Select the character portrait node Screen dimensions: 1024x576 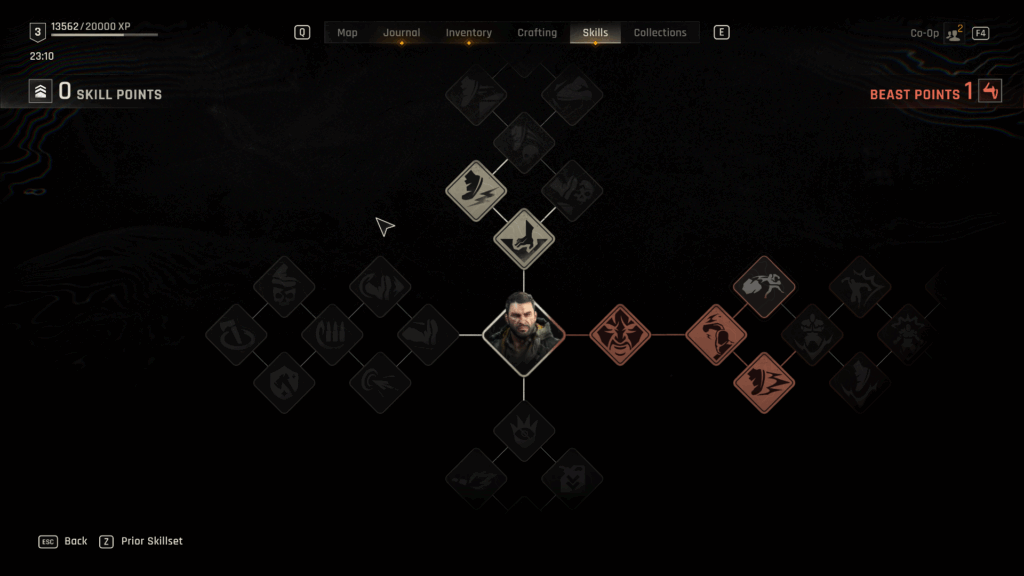pos(523,334)
